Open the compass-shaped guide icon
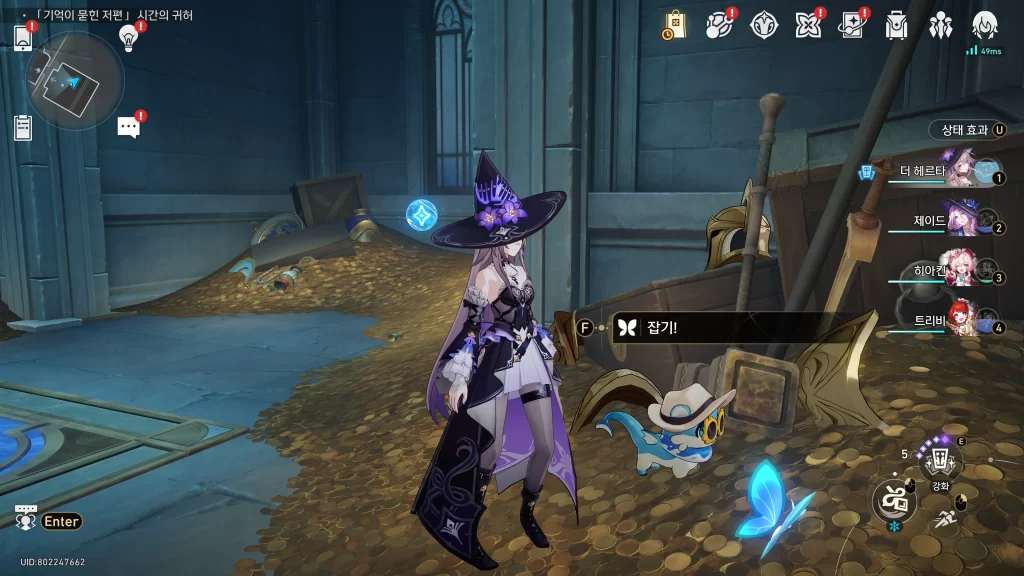The width and height of the screenshot is (1024, 576). [x=764, y=25]
